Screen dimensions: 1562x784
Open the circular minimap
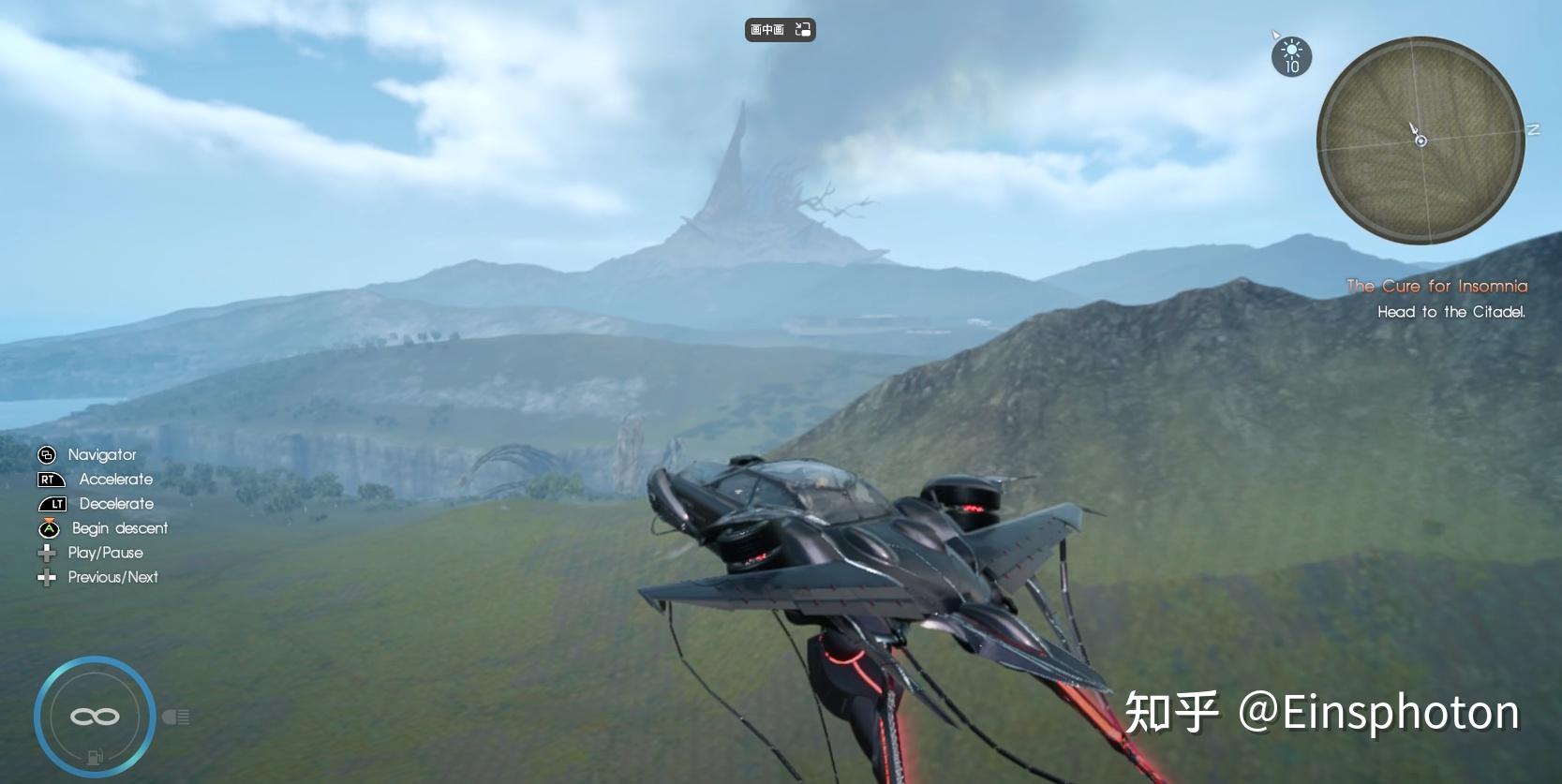(x=1421, y=141)
